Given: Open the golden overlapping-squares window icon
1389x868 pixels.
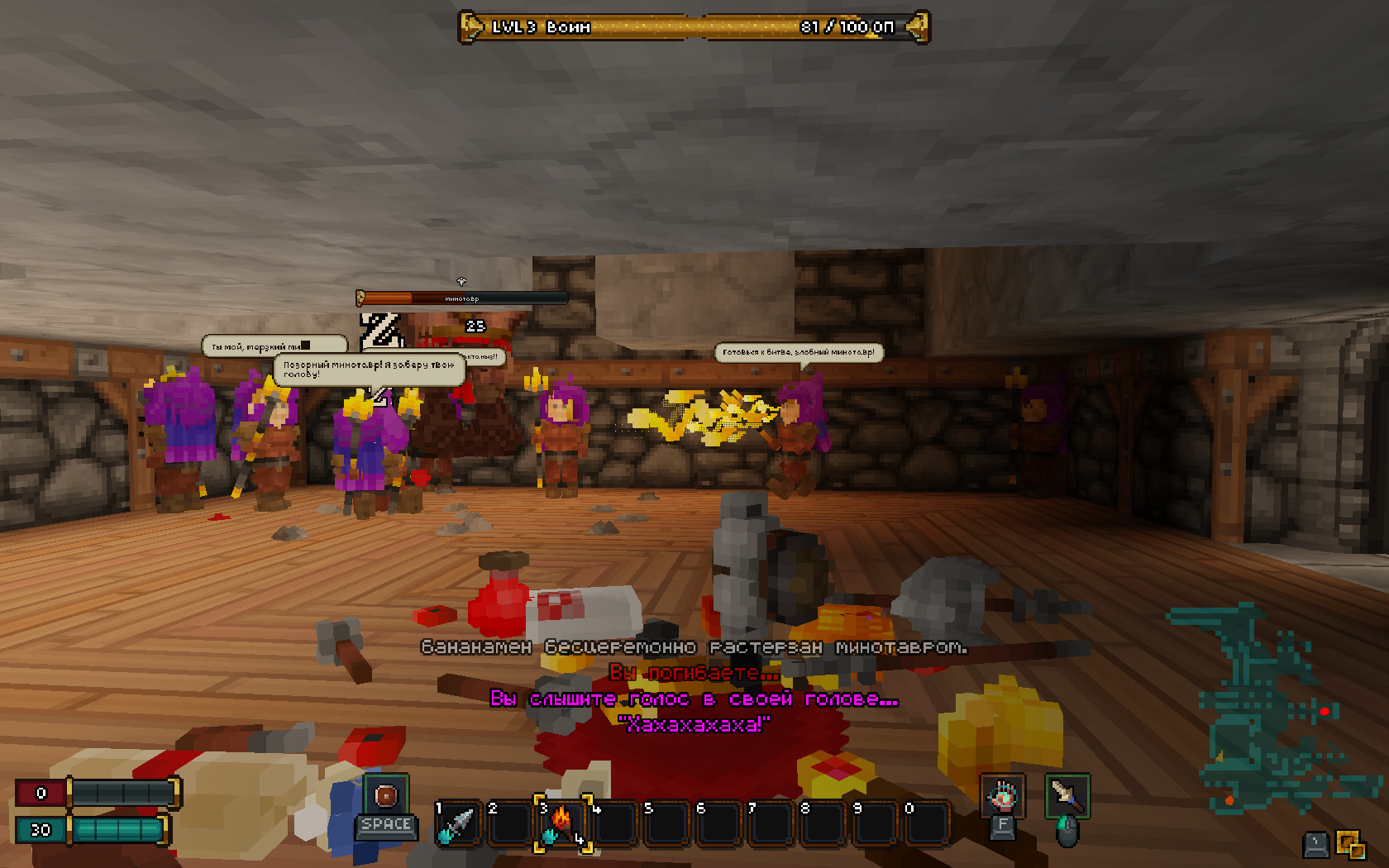Looking at the screenshot, I should 1351,845.
